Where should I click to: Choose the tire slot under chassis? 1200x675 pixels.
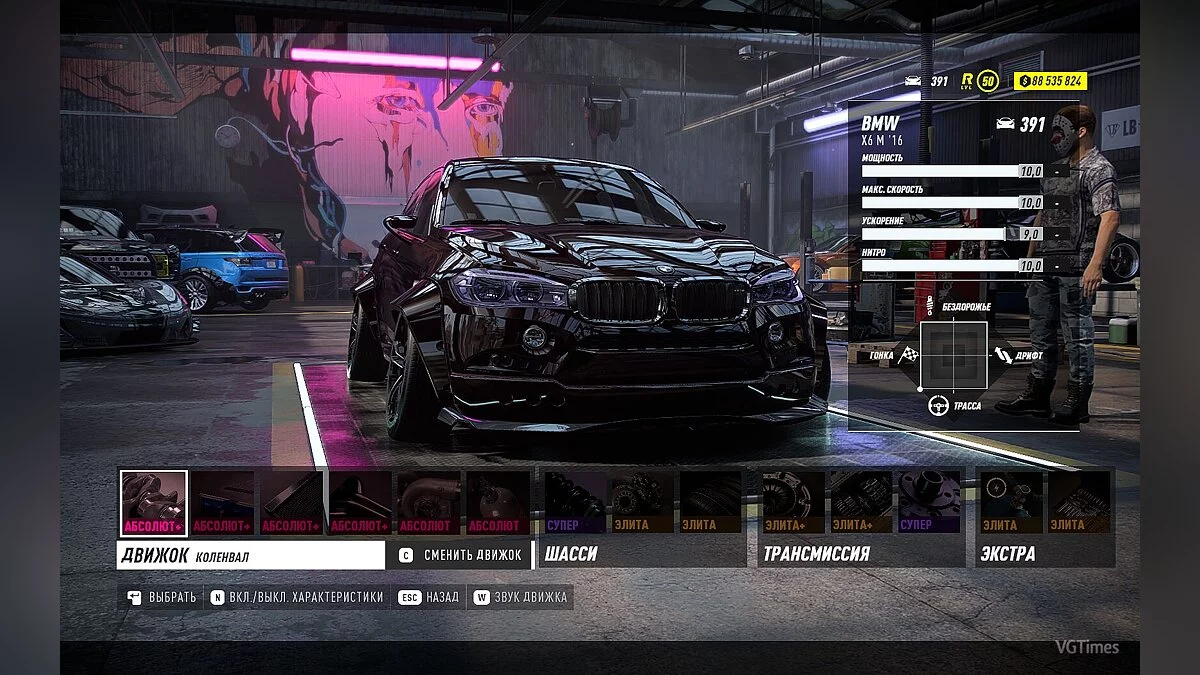(x=711, y=502)
